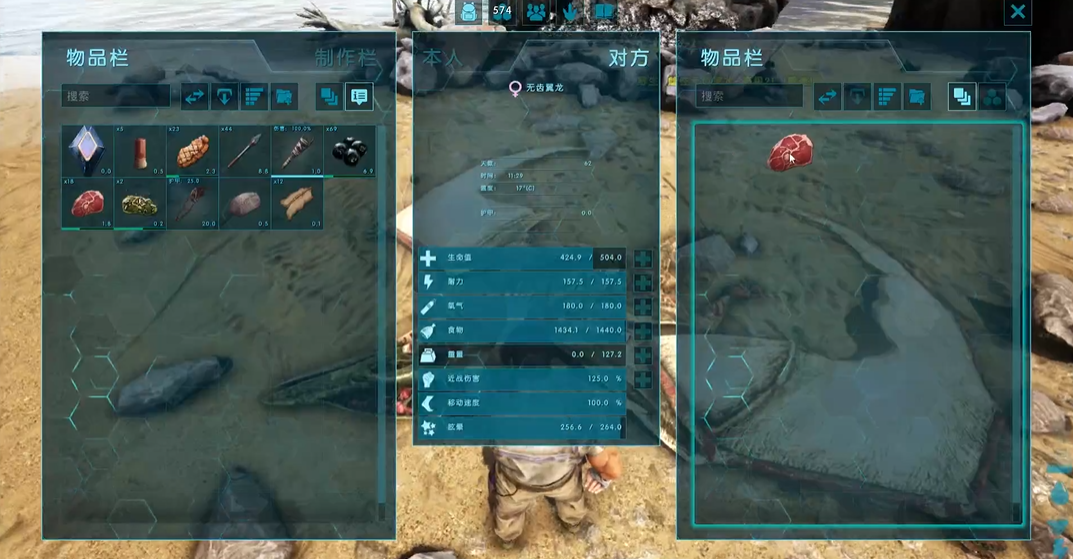Increase the 耐力 (stamina) stat

click(643, 282)
